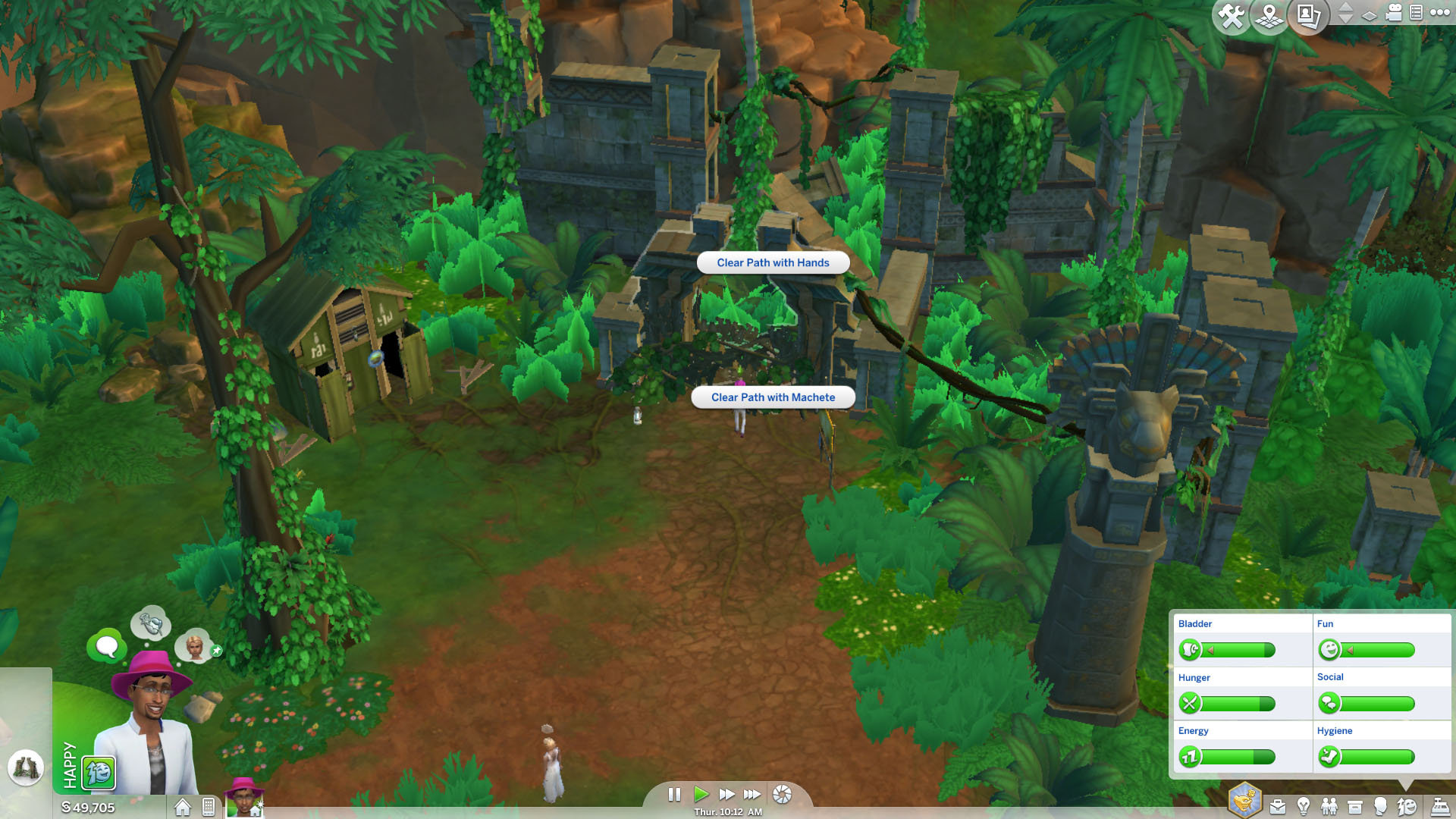Open the Career panel briefcase icon
Image resolution: width=1456 pixels, height=819 pixels.
(1278, 806)
